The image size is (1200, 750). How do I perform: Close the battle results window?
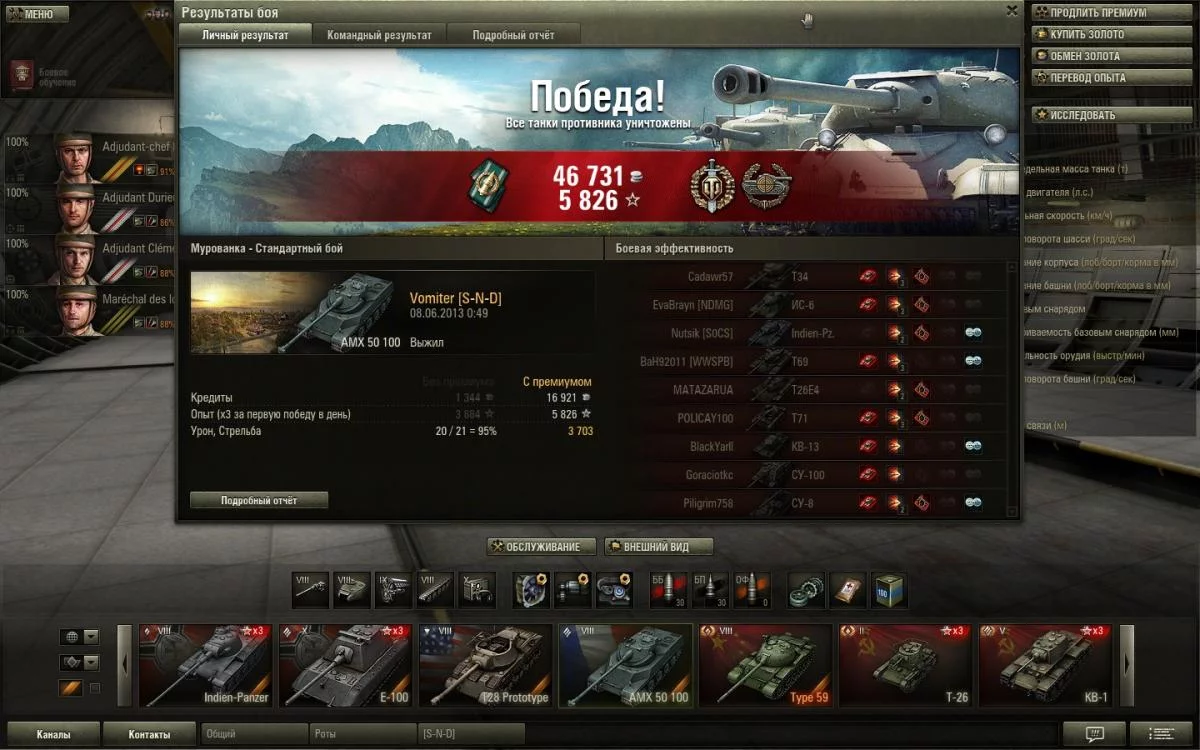click(1012, 11)
